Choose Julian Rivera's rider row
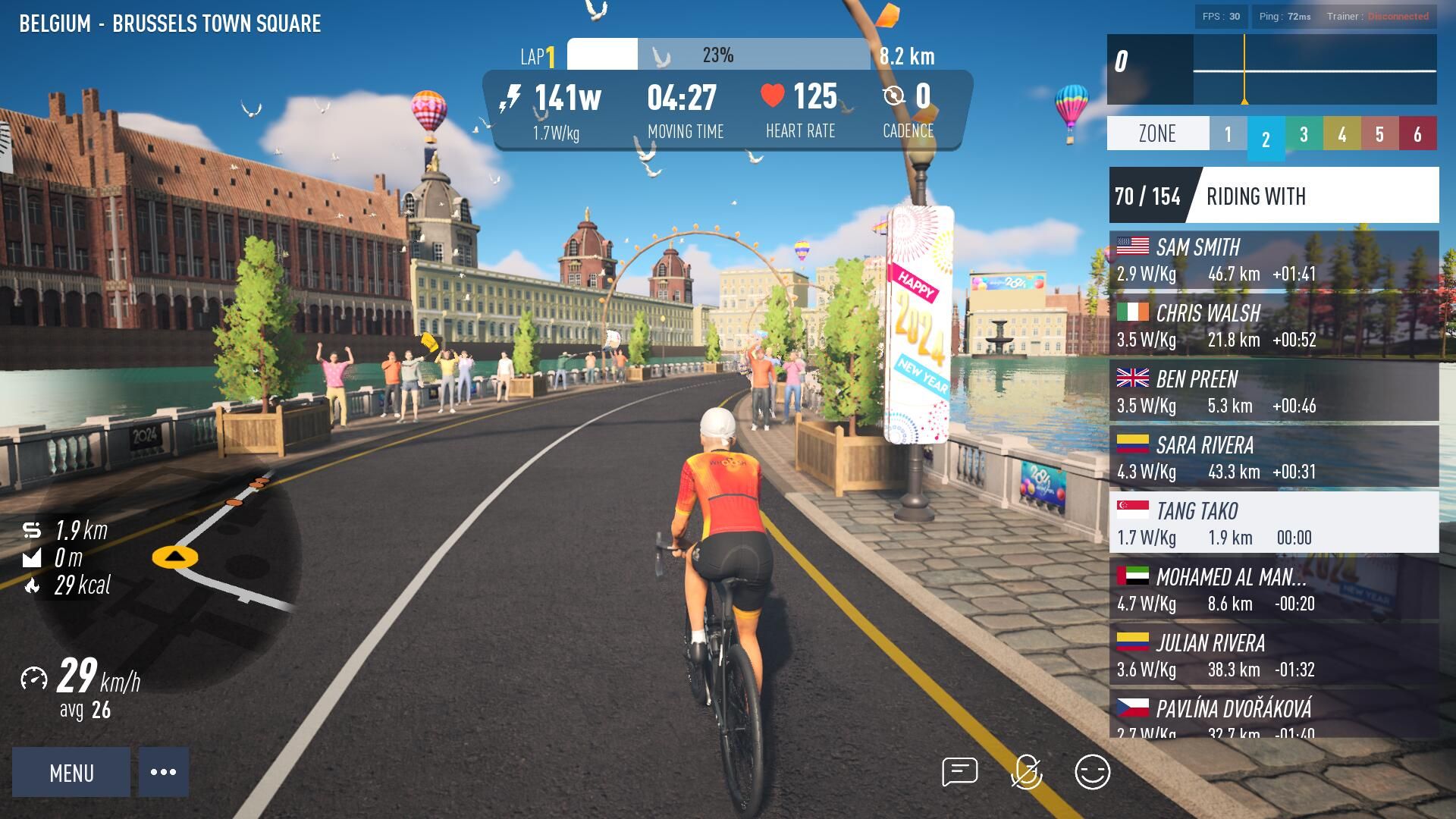Viewport: 1456px width, 819px height. pyautogui.click(x=1273, y=656)
